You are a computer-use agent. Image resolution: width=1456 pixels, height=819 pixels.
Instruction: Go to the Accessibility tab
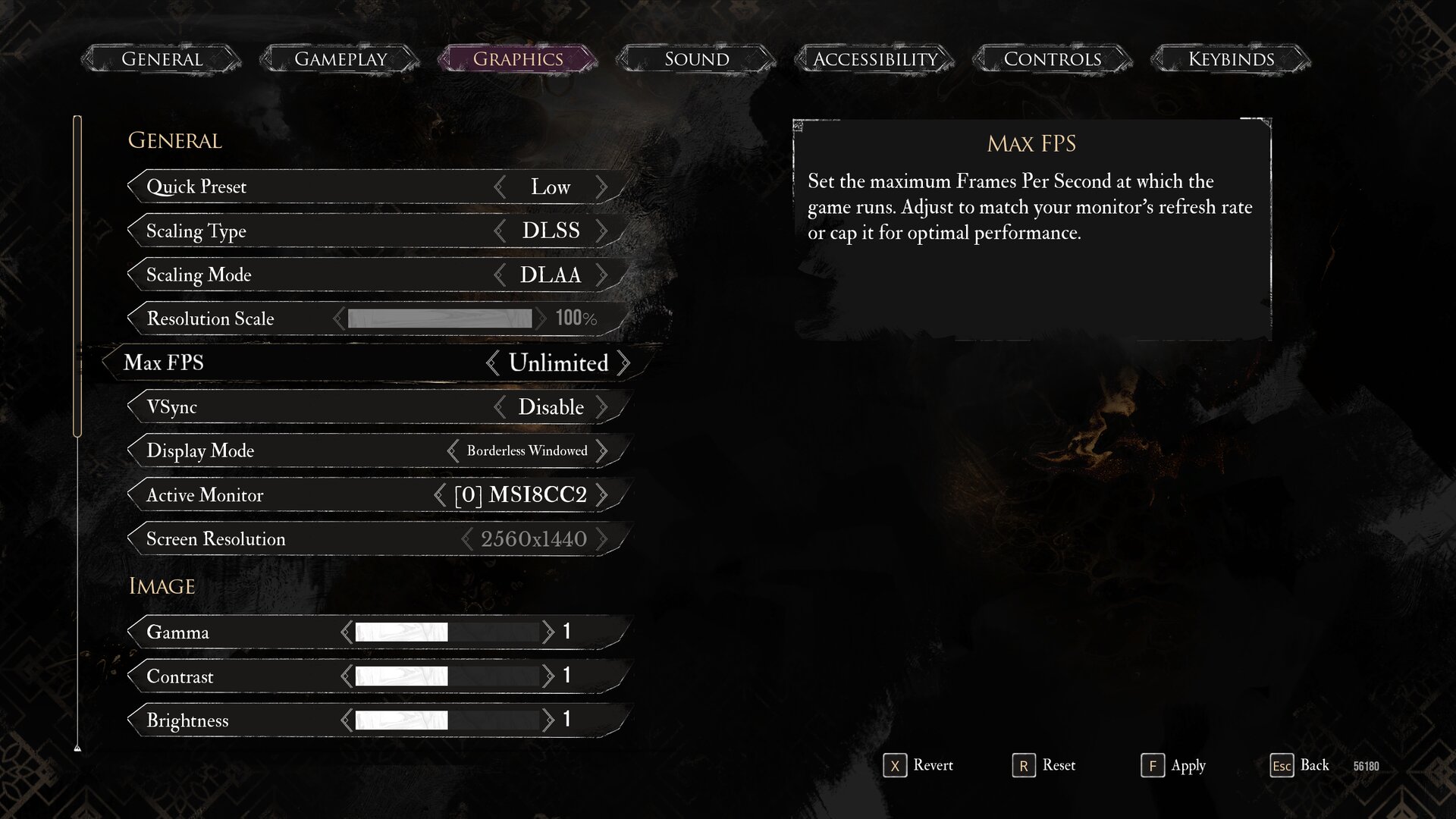(x=875, y=59)
